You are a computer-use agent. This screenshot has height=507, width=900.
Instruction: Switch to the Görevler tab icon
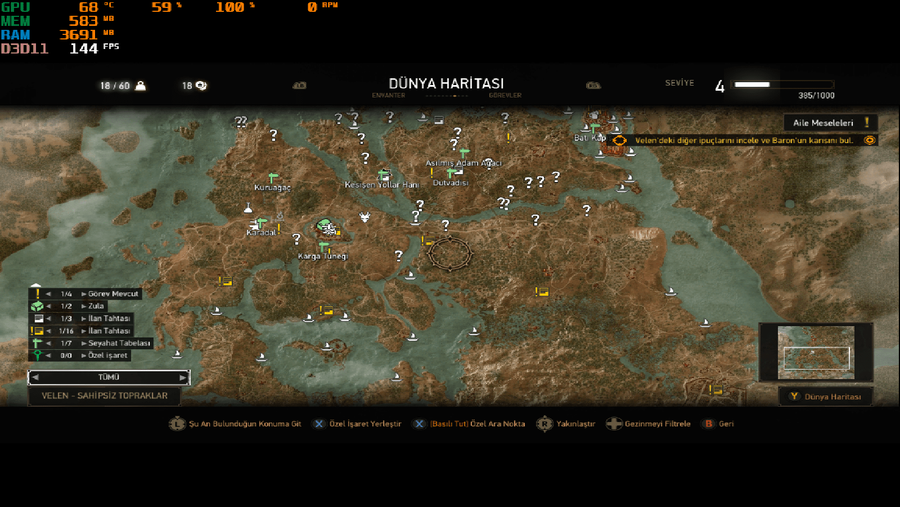point(593,86)
